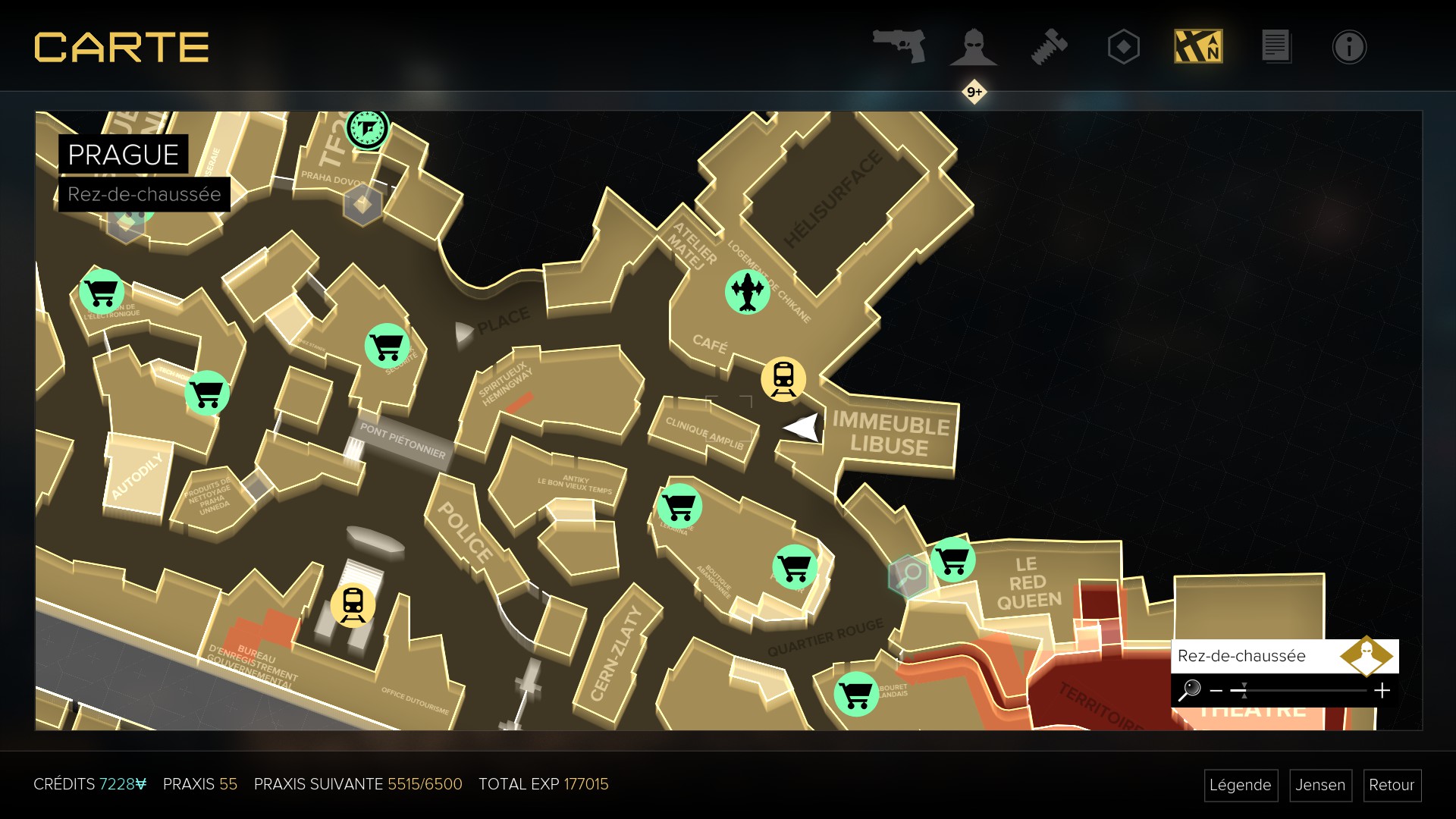Image resolution: width=1456 pixels, height=819 pixels.
Task: Open the crafting screen via screw icon
Action: [1050, 46]
